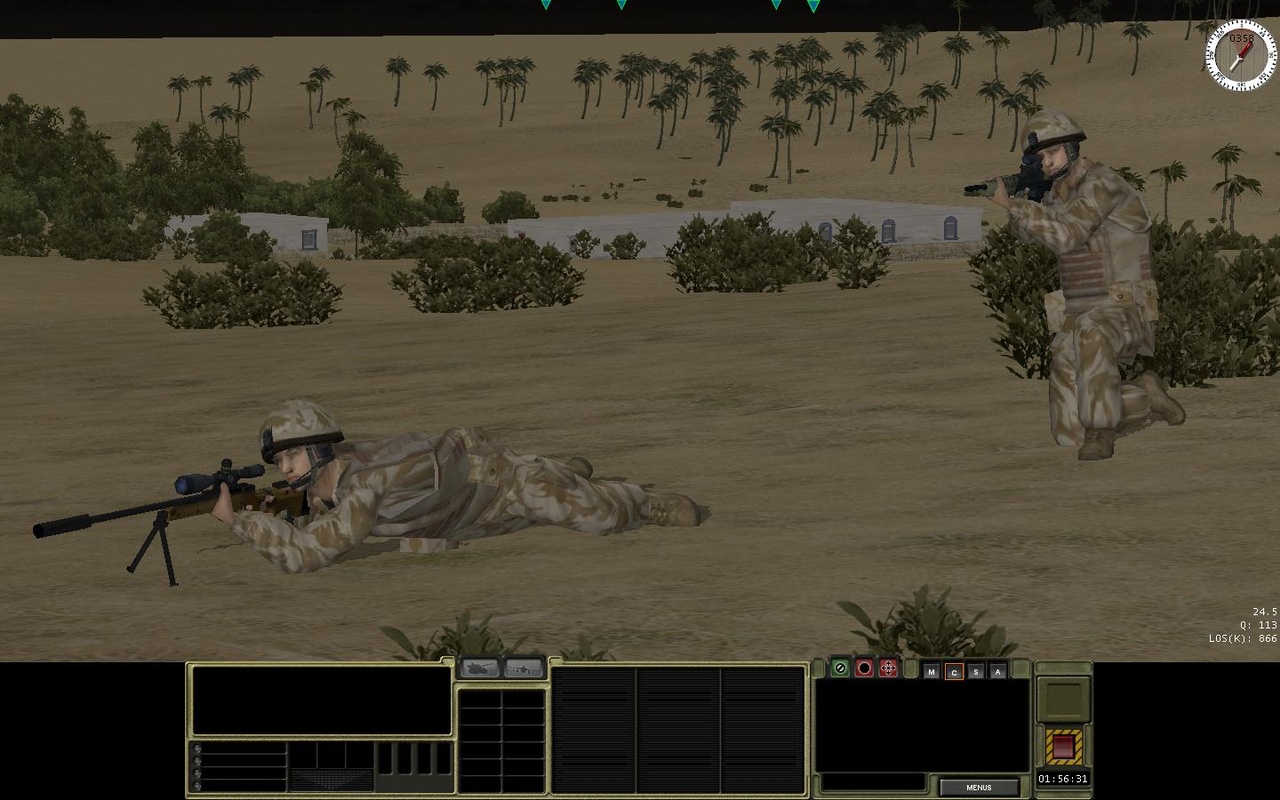Click the unit info box above the MENUS button
The image size is (1280, 800).
point(915,725)
